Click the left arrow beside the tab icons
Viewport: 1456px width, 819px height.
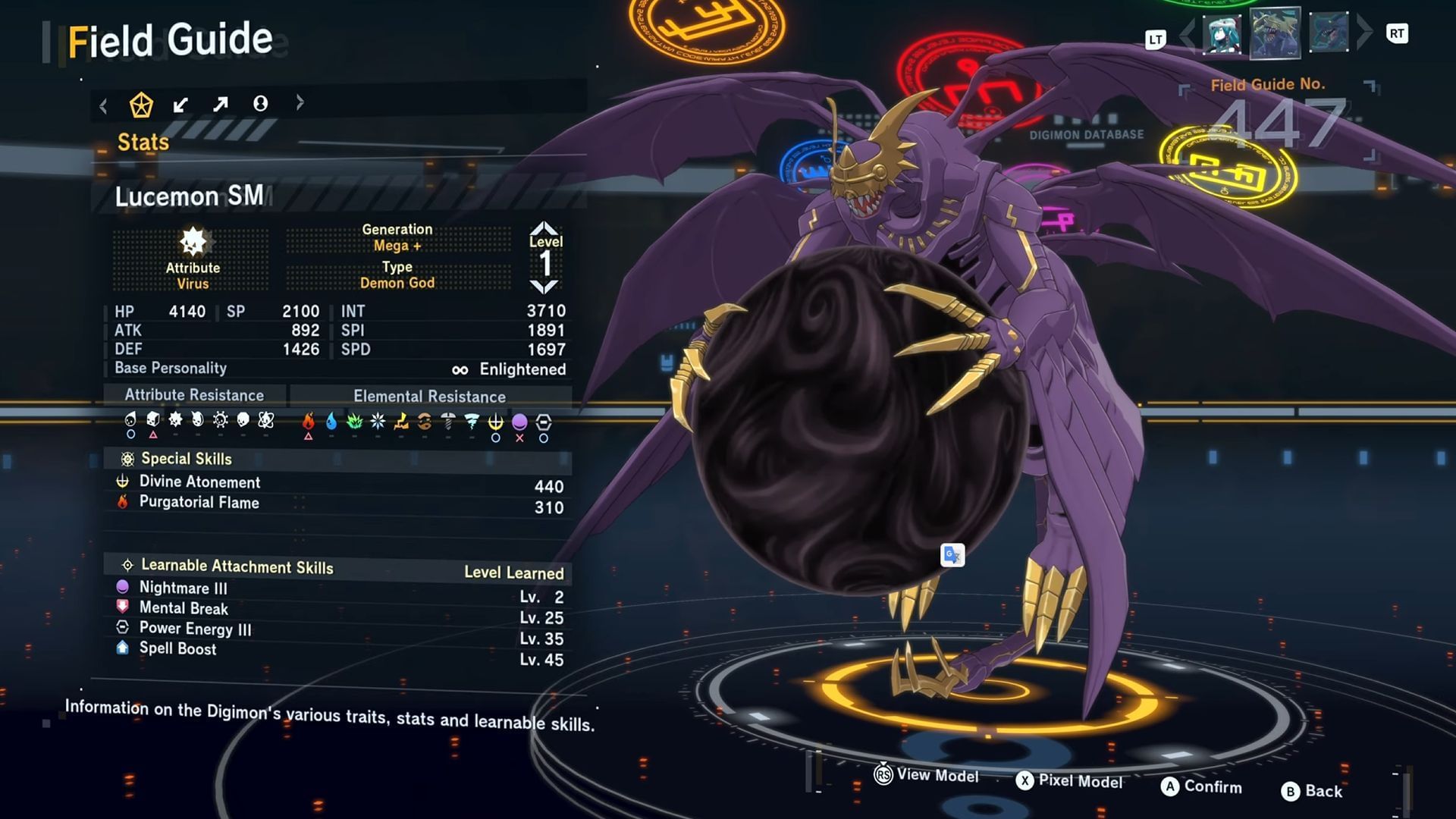[x=103, y=106]
